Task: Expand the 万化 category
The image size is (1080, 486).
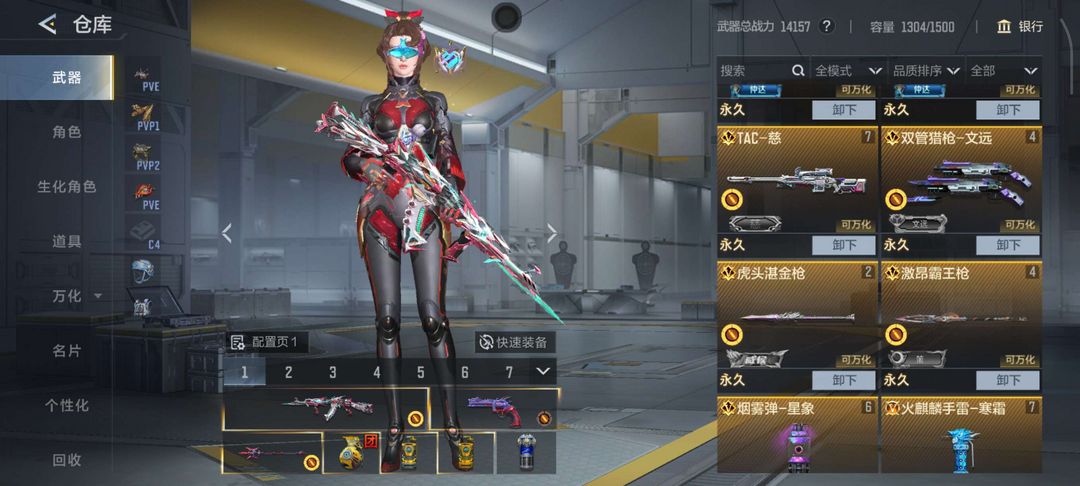Action: click(x=75, y=296)
